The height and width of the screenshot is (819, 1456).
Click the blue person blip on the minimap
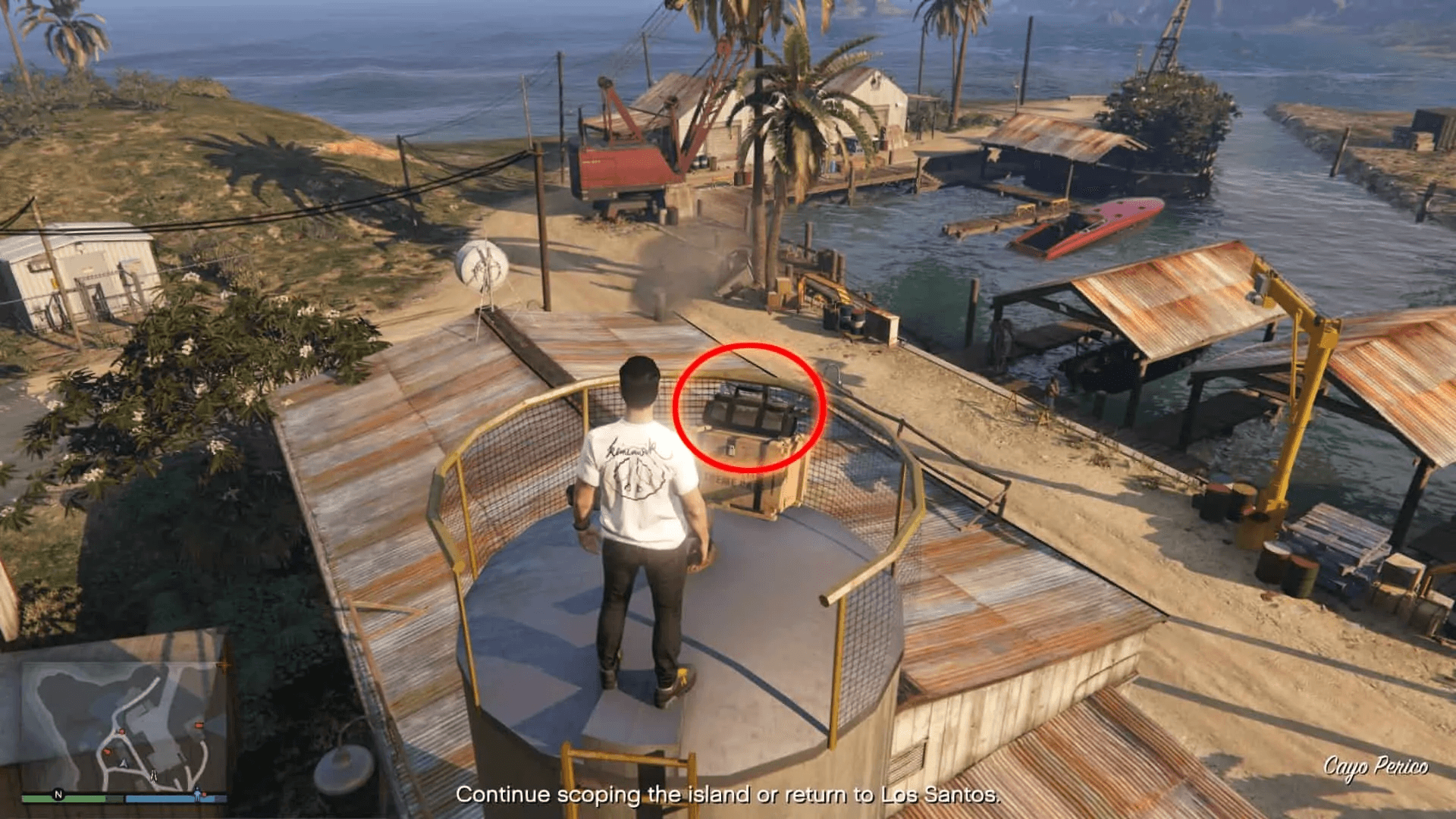coord(199,794)
